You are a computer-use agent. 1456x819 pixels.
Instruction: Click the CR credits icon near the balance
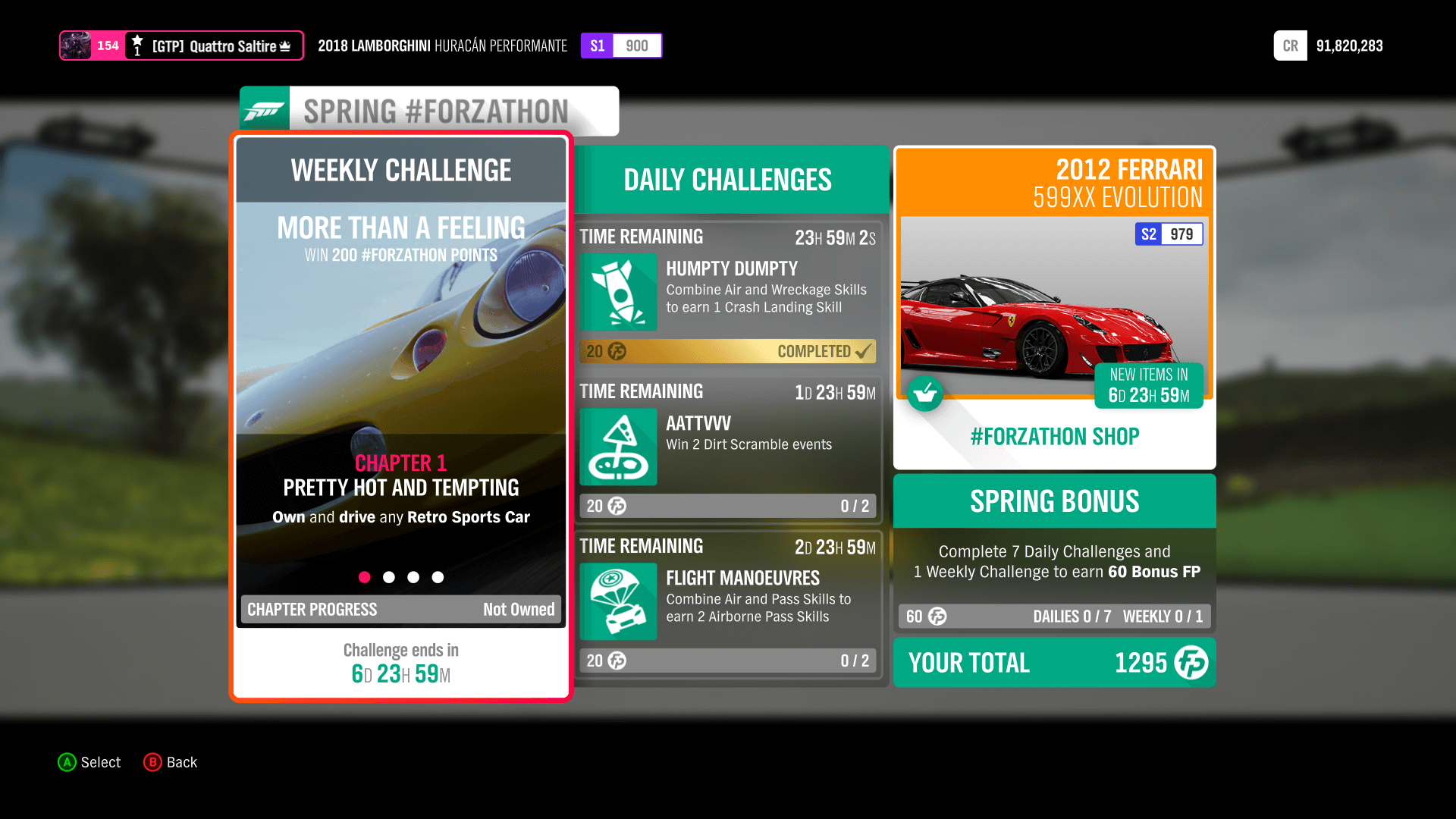click(x=1290, y=45)
